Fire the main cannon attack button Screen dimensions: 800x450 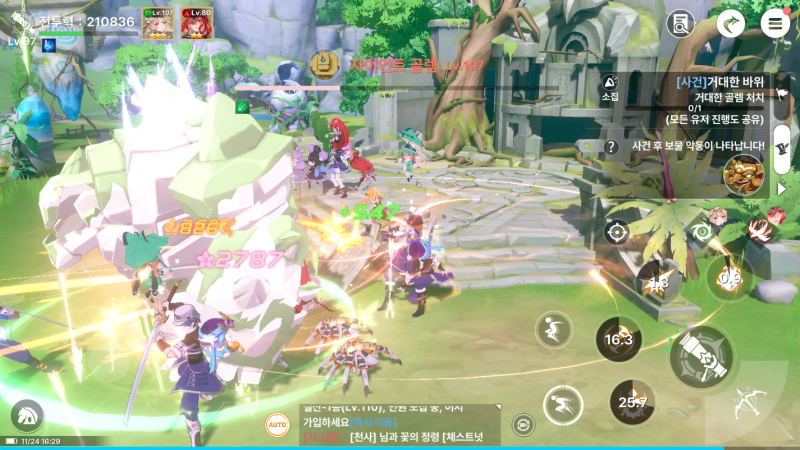(x=700, y=357)
